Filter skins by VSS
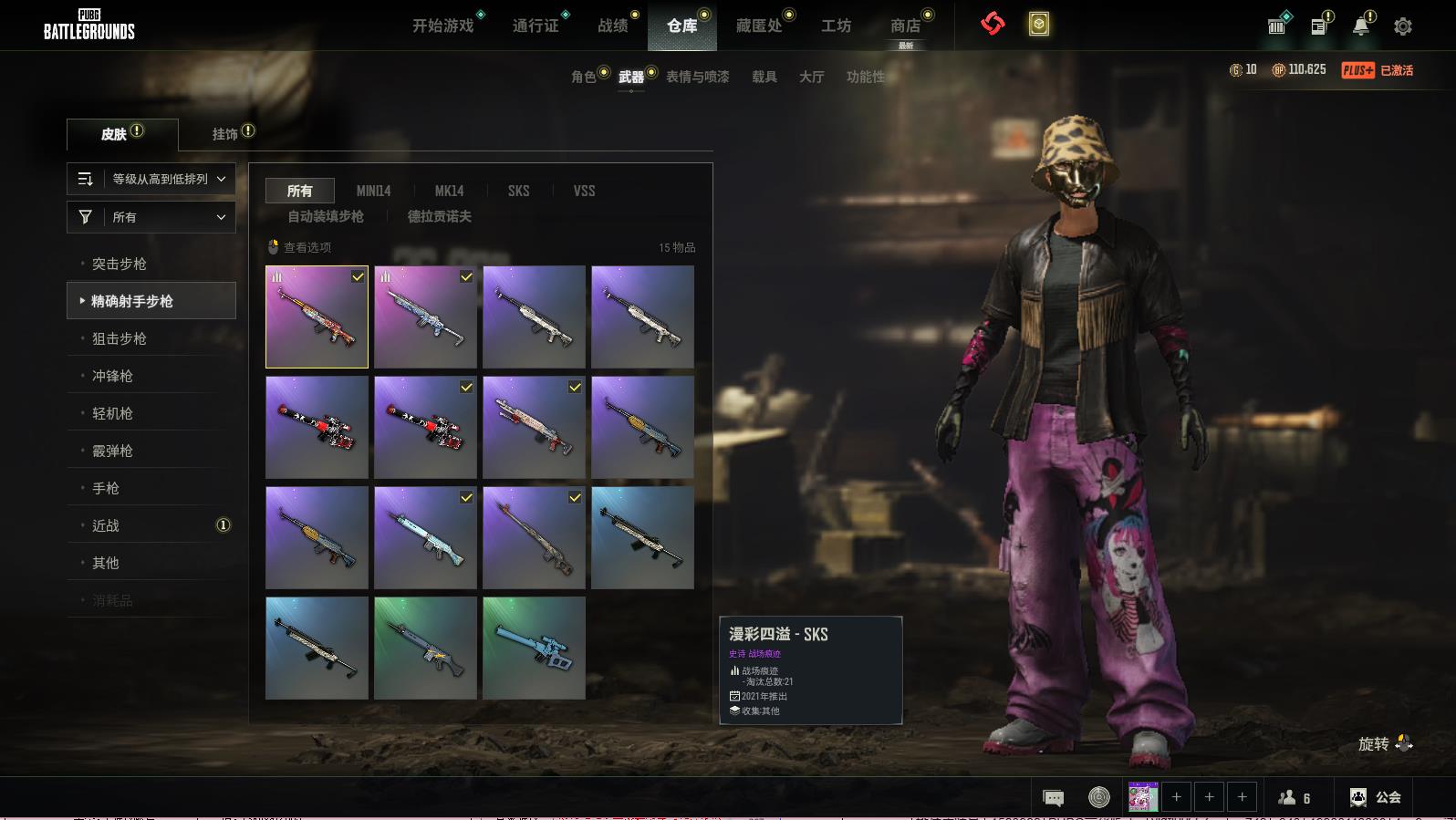 pos(584,191)
